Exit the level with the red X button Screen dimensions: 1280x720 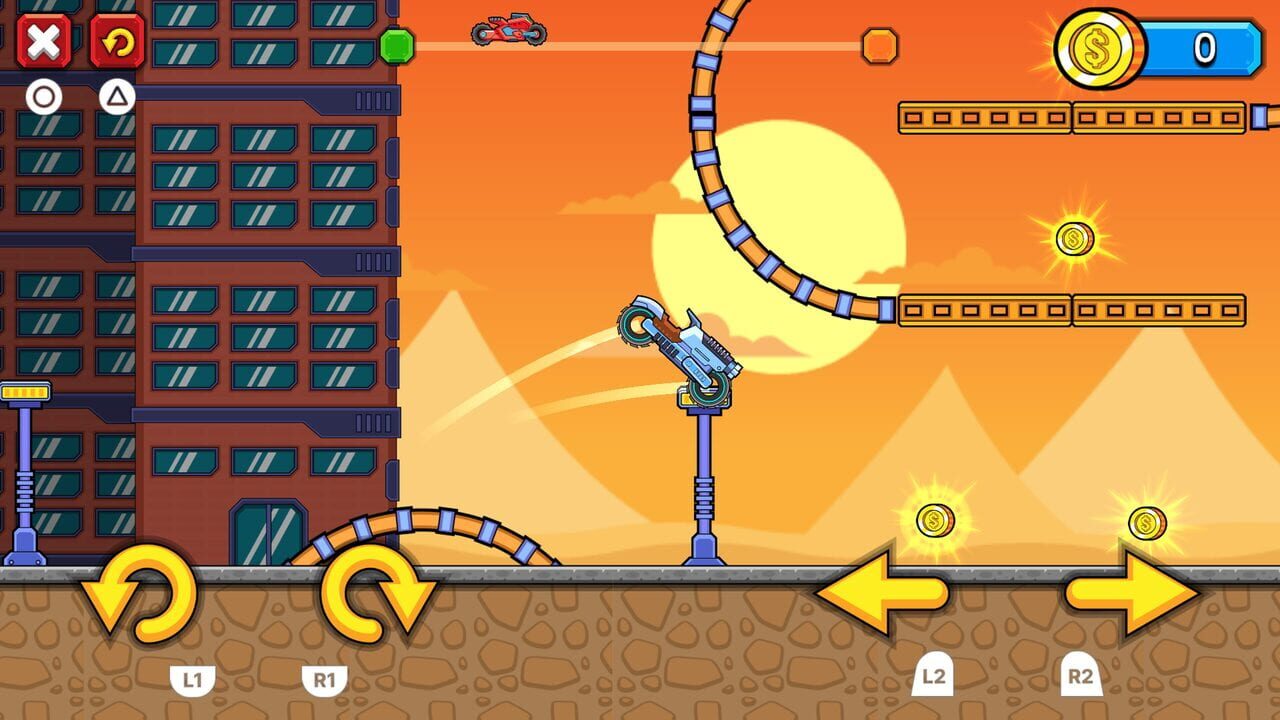[x=44, y=42]
